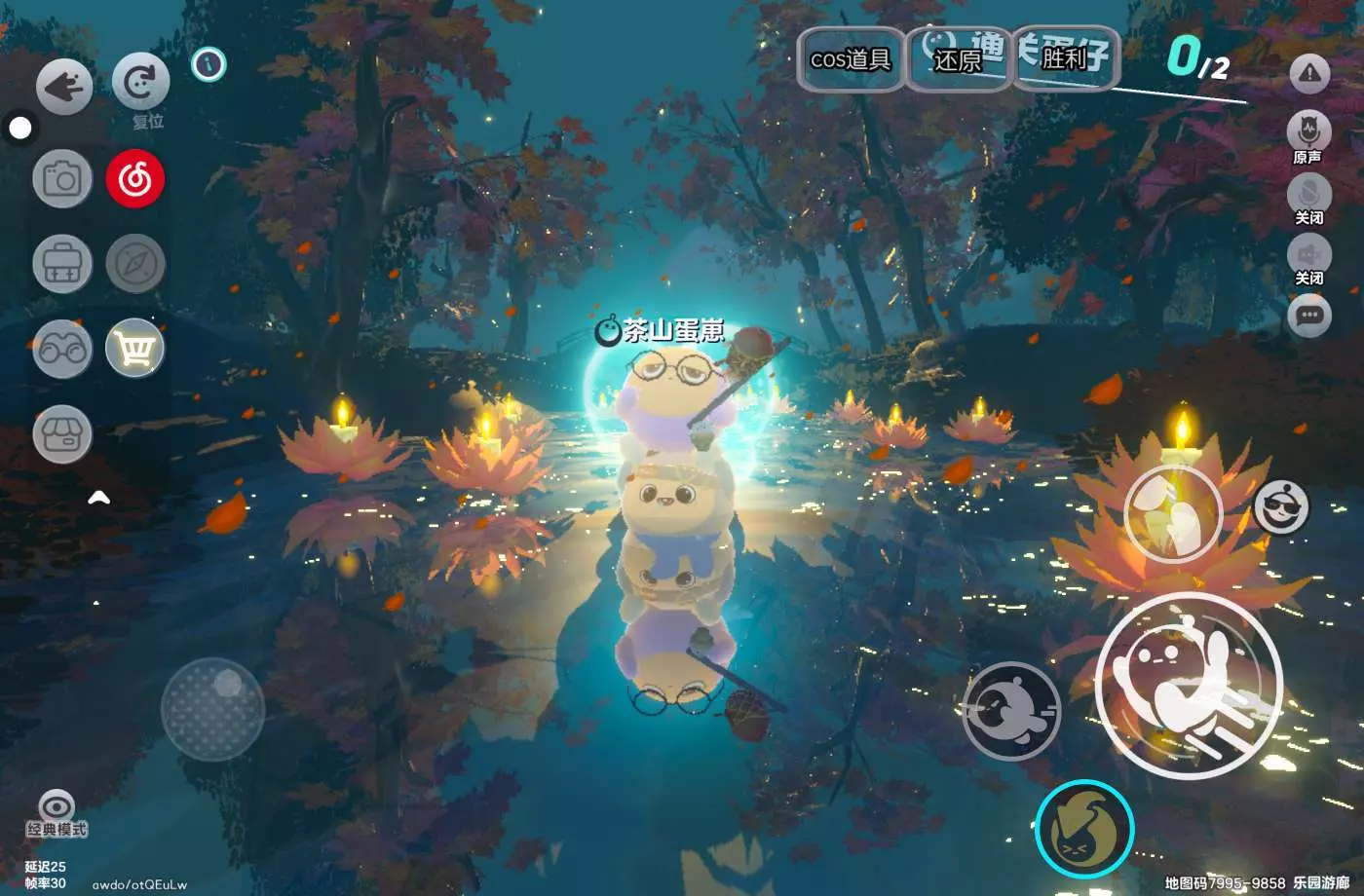Open the sunglasses emote button
1364x896 pixels.
click(x=1281, y=506)
